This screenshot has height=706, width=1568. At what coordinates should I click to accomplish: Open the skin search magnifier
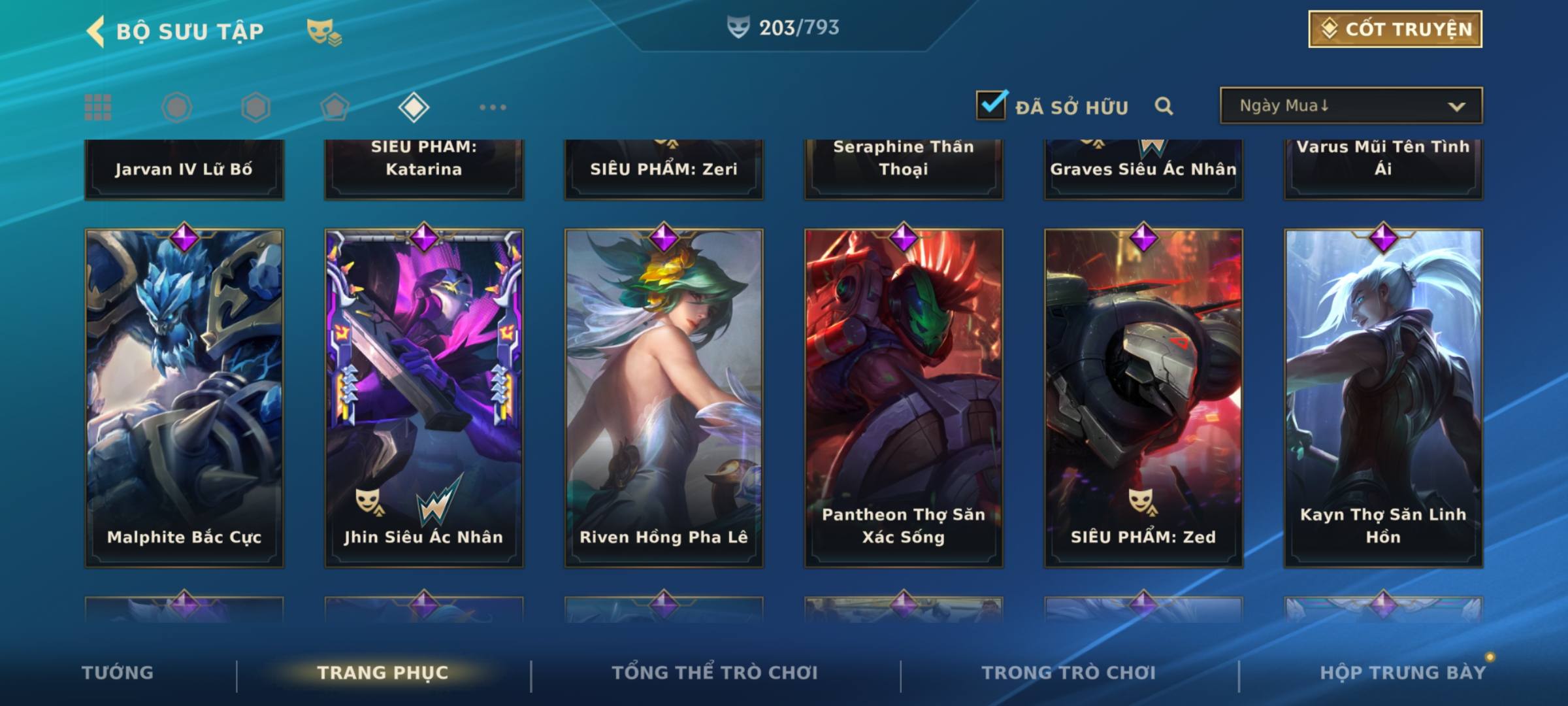tap(1164, 106)
